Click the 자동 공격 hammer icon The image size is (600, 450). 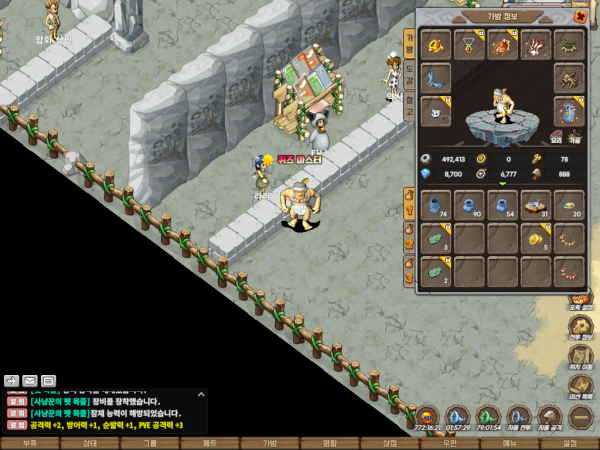click(x=549, y=416)
